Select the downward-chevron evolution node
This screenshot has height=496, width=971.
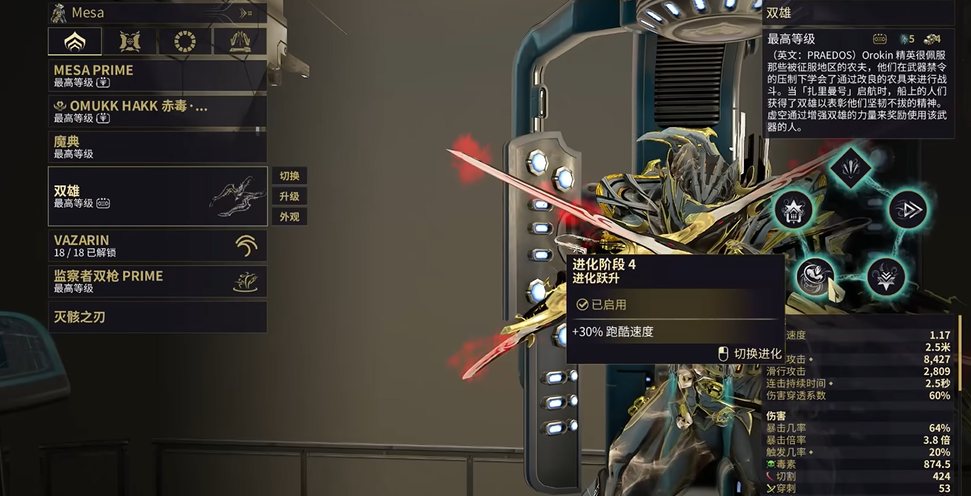point(884,277)
